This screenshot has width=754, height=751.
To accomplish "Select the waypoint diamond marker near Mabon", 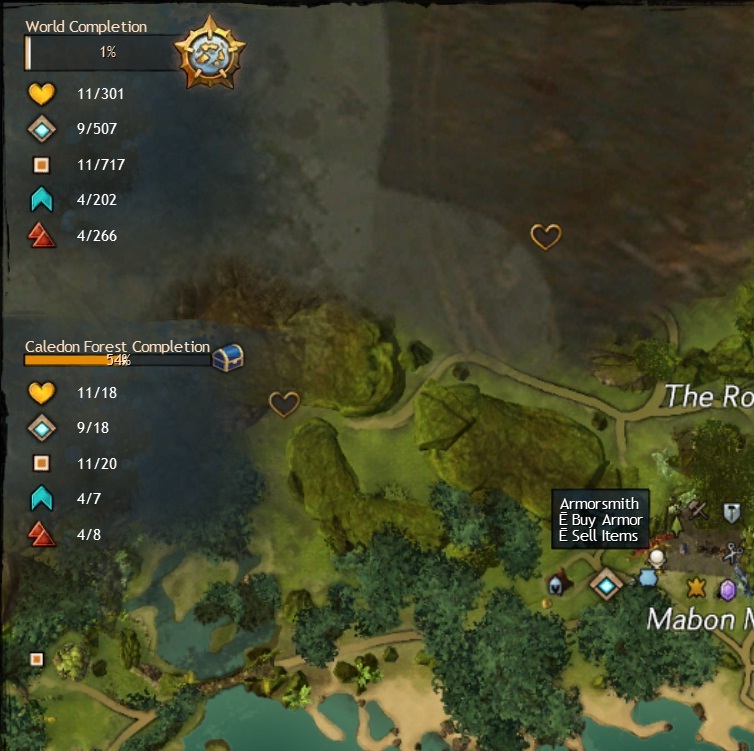I will (x=606, y=584).
